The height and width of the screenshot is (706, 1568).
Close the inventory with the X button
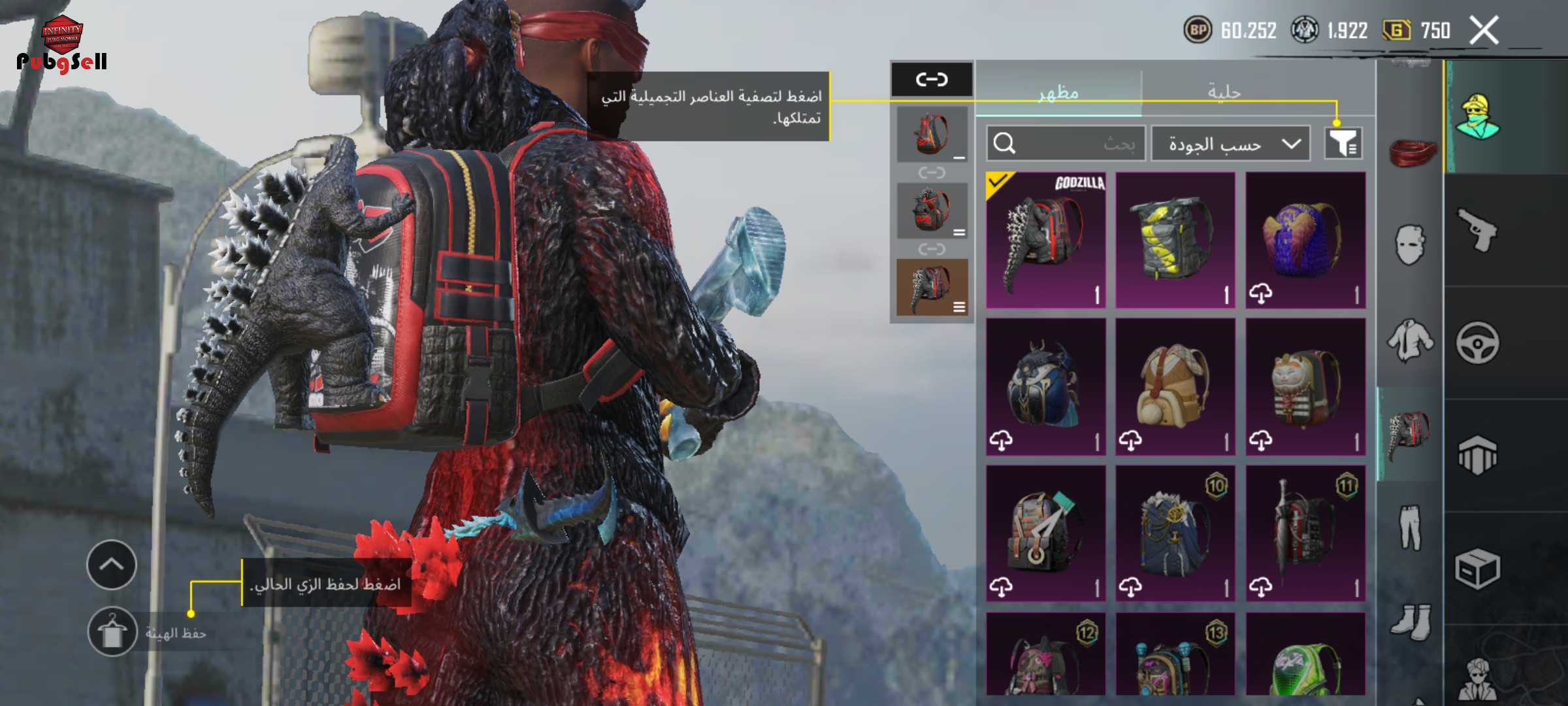pyautogui.click(x=1483, y=31)
